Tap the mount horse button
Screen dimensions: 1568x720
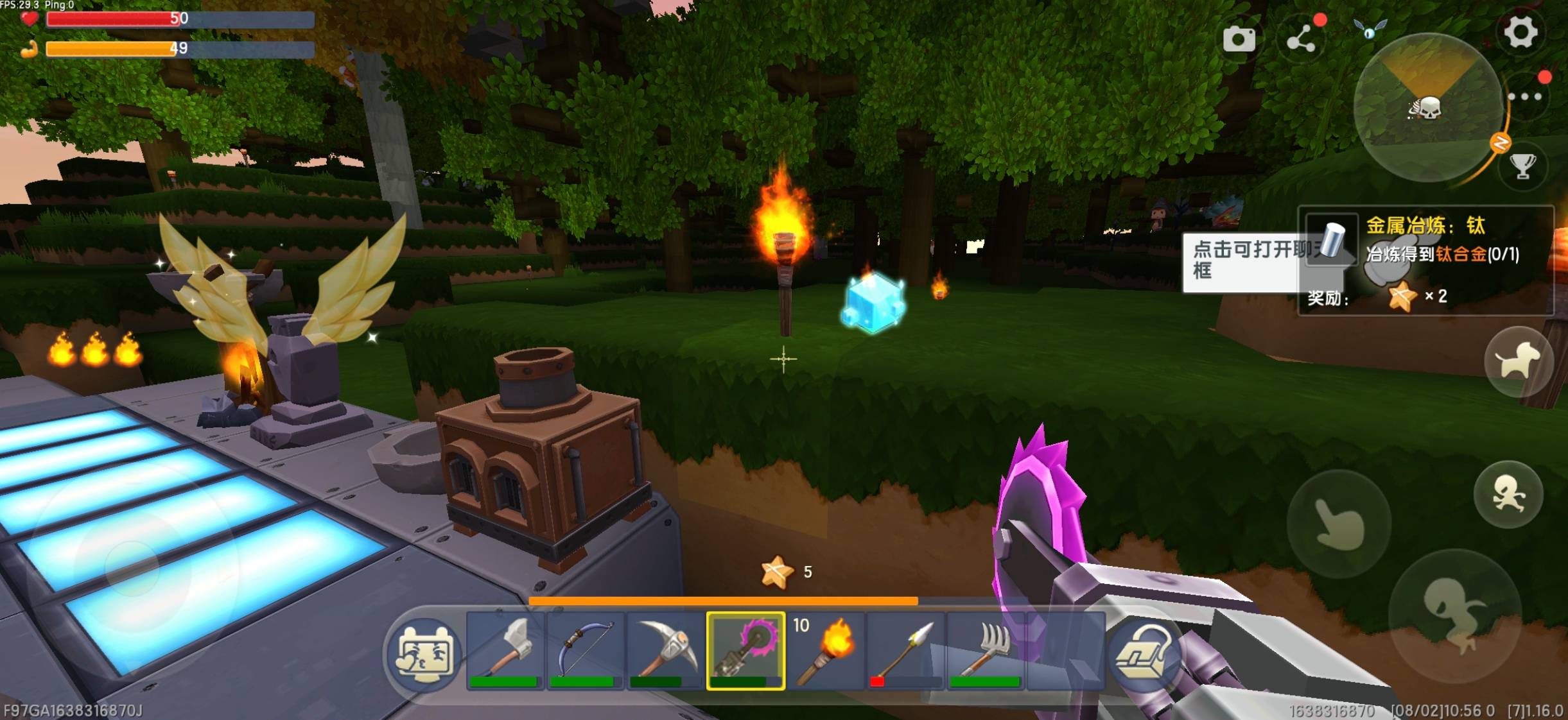click(1517, 362)
